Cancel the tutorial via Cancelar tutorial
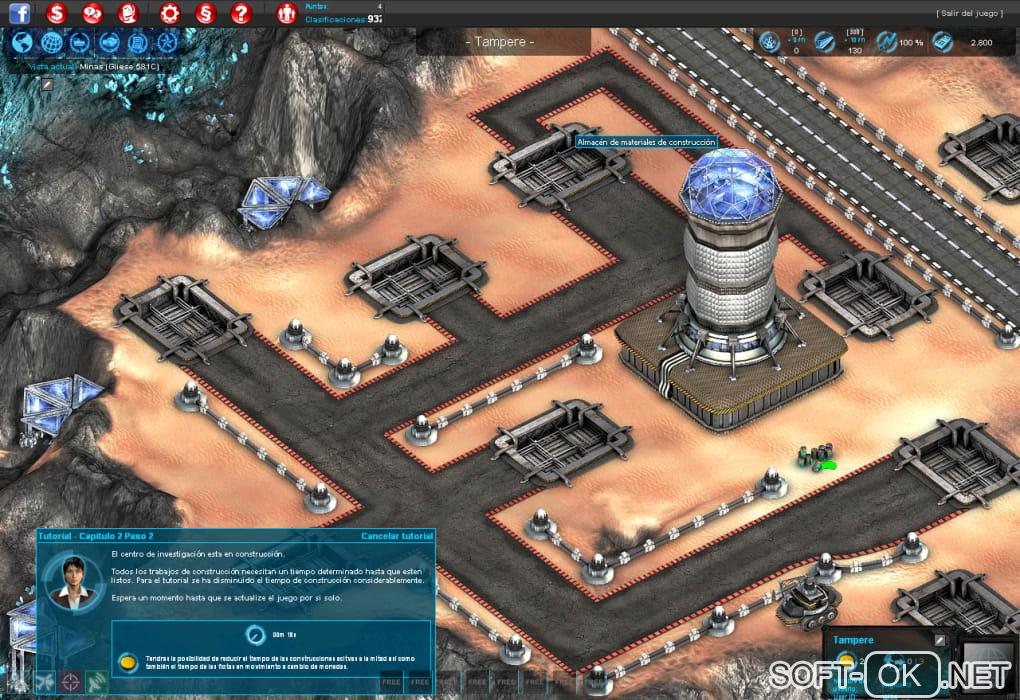1020x700 pixels. coord(397,536)
